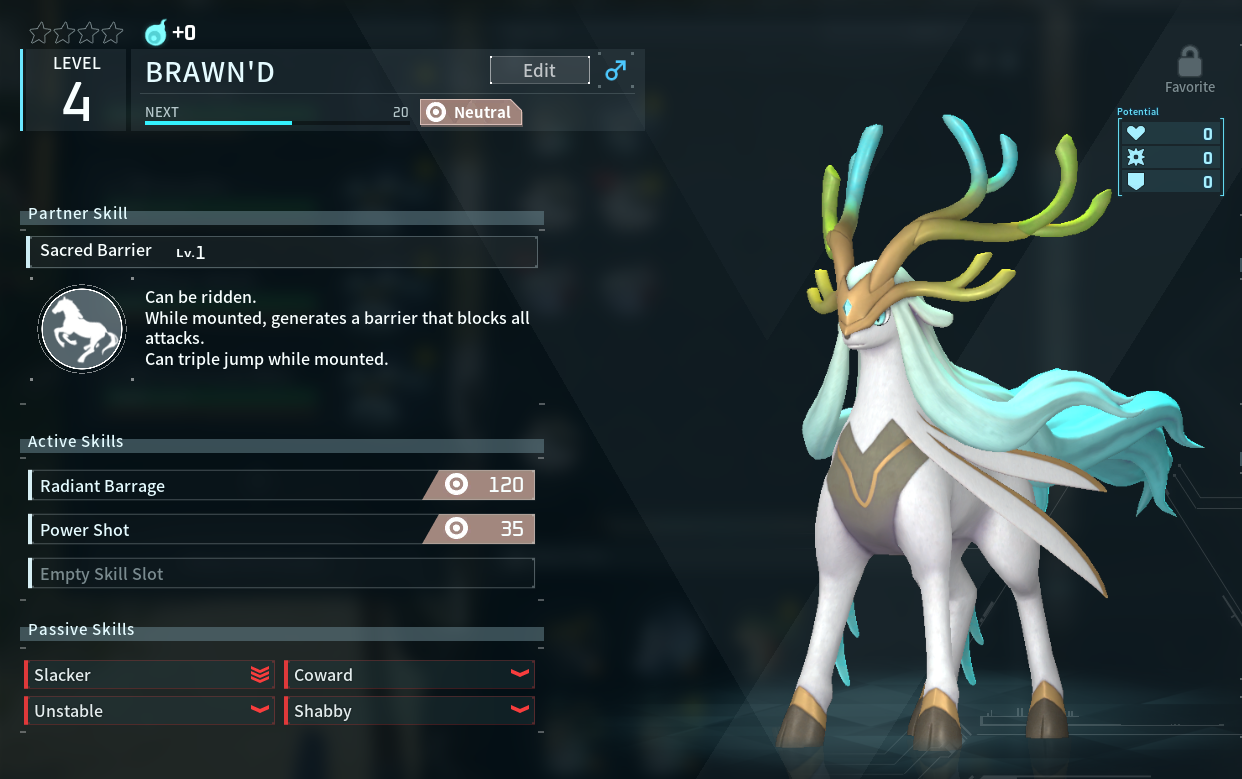
Task: Inspect the Unstable passive skill
Action: click(150, 711)
